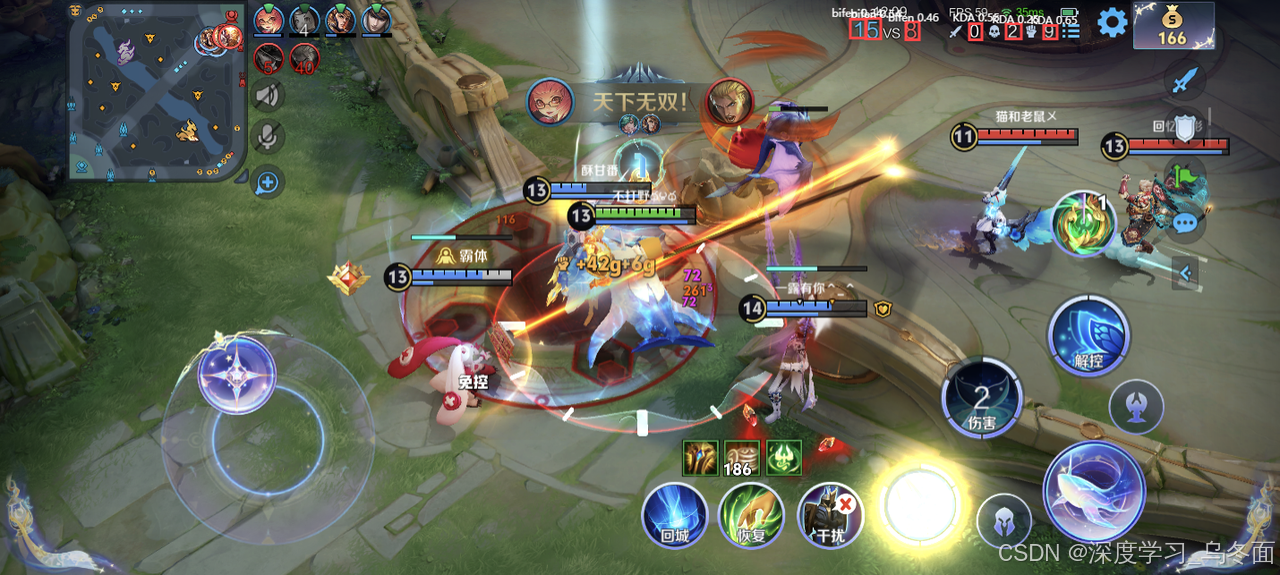Activate the 解控 butterfly wing skill

click(x=1089, y=336)
